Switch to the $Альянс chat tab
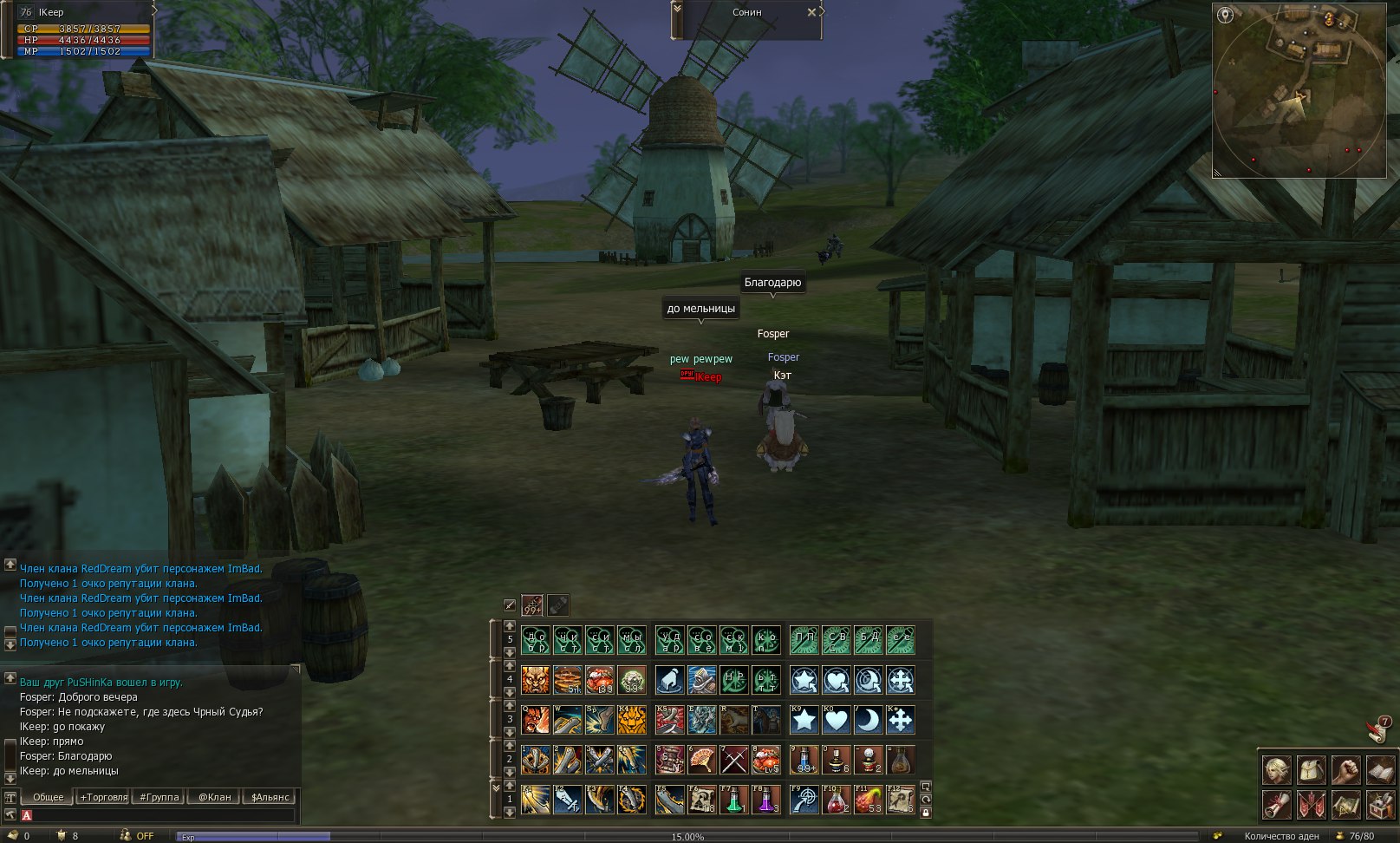 click(271, 797)
